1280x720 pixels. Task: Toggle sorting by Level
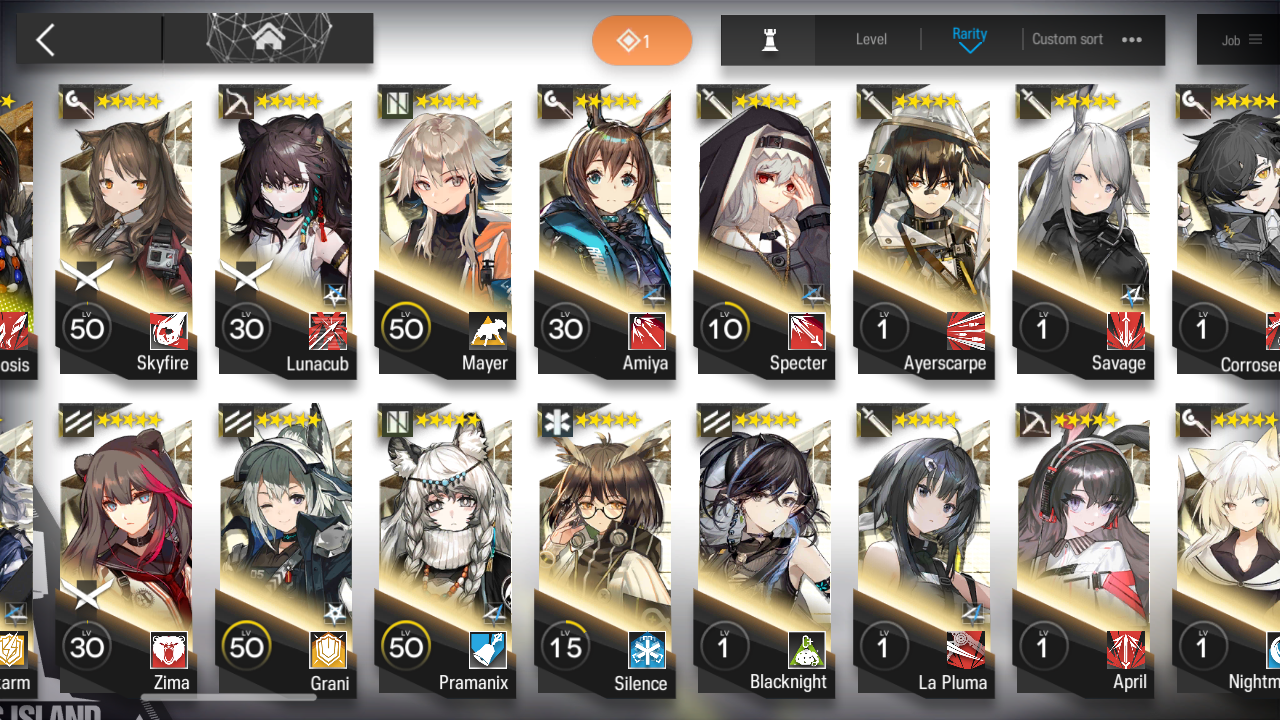pyautogui.click(x=869, y=39)
